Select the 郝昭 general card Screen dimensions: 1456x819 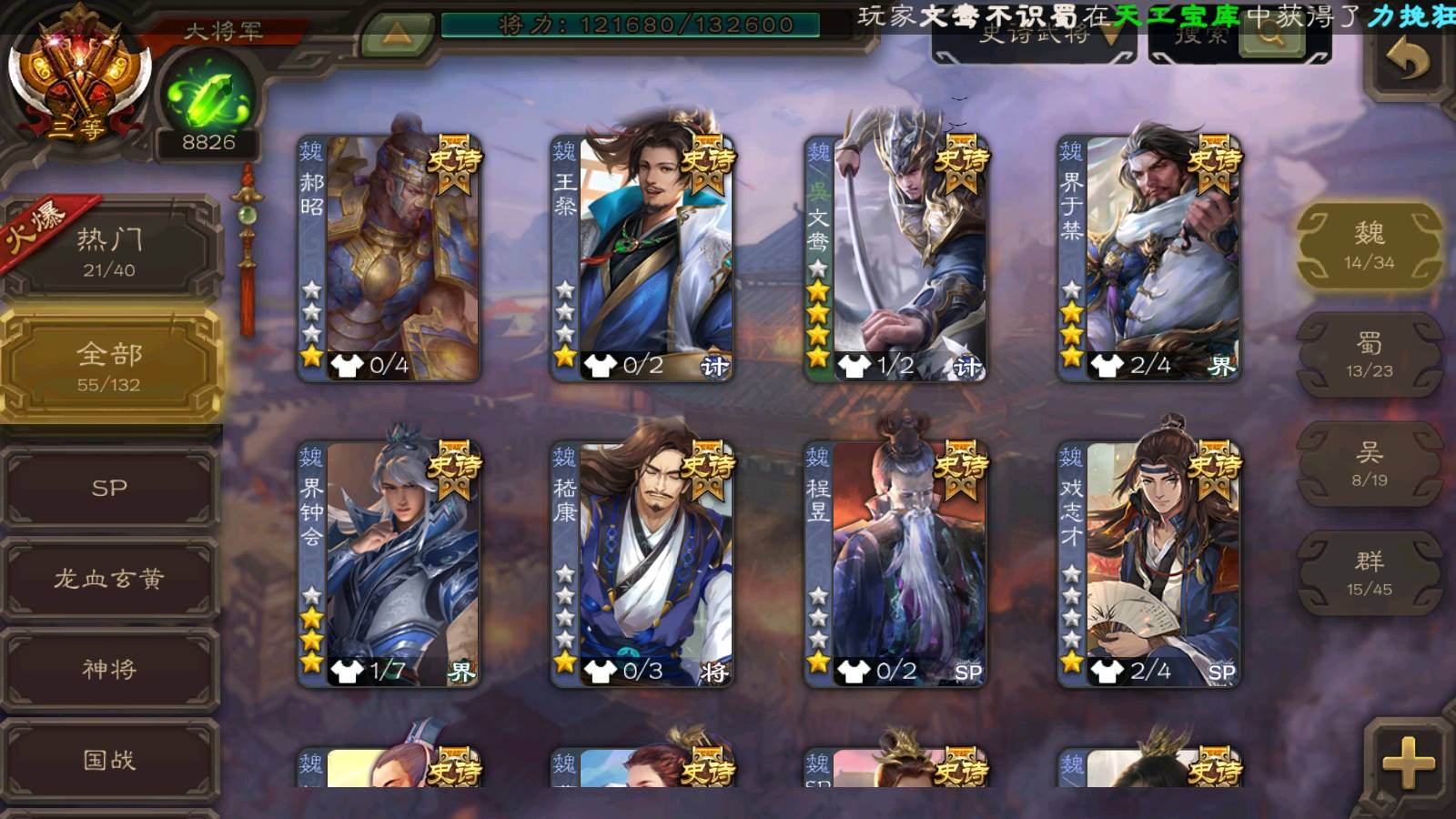tap(389, 258)
